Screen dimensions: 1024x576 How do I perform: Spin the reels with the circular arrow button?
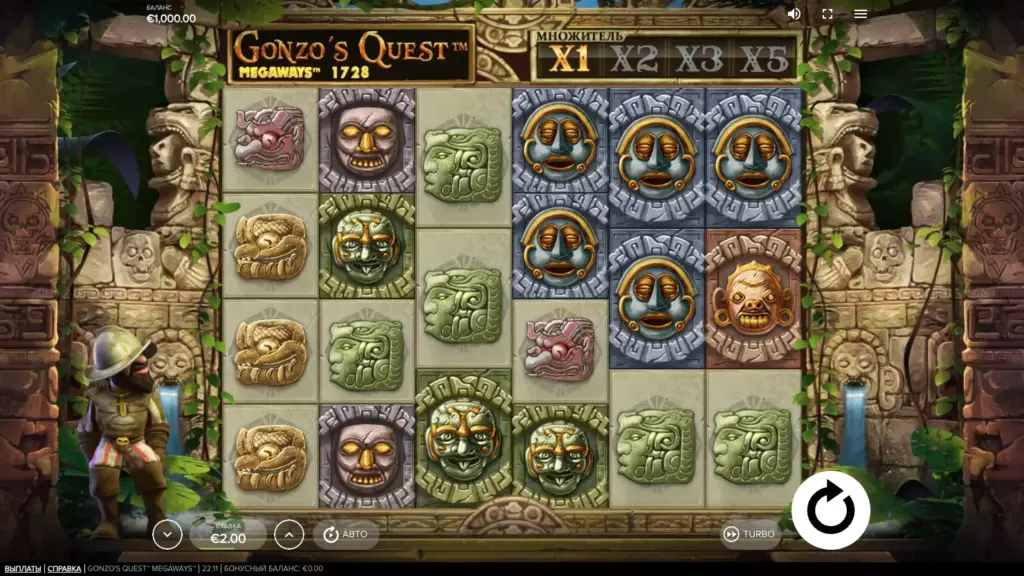[830, 510]
